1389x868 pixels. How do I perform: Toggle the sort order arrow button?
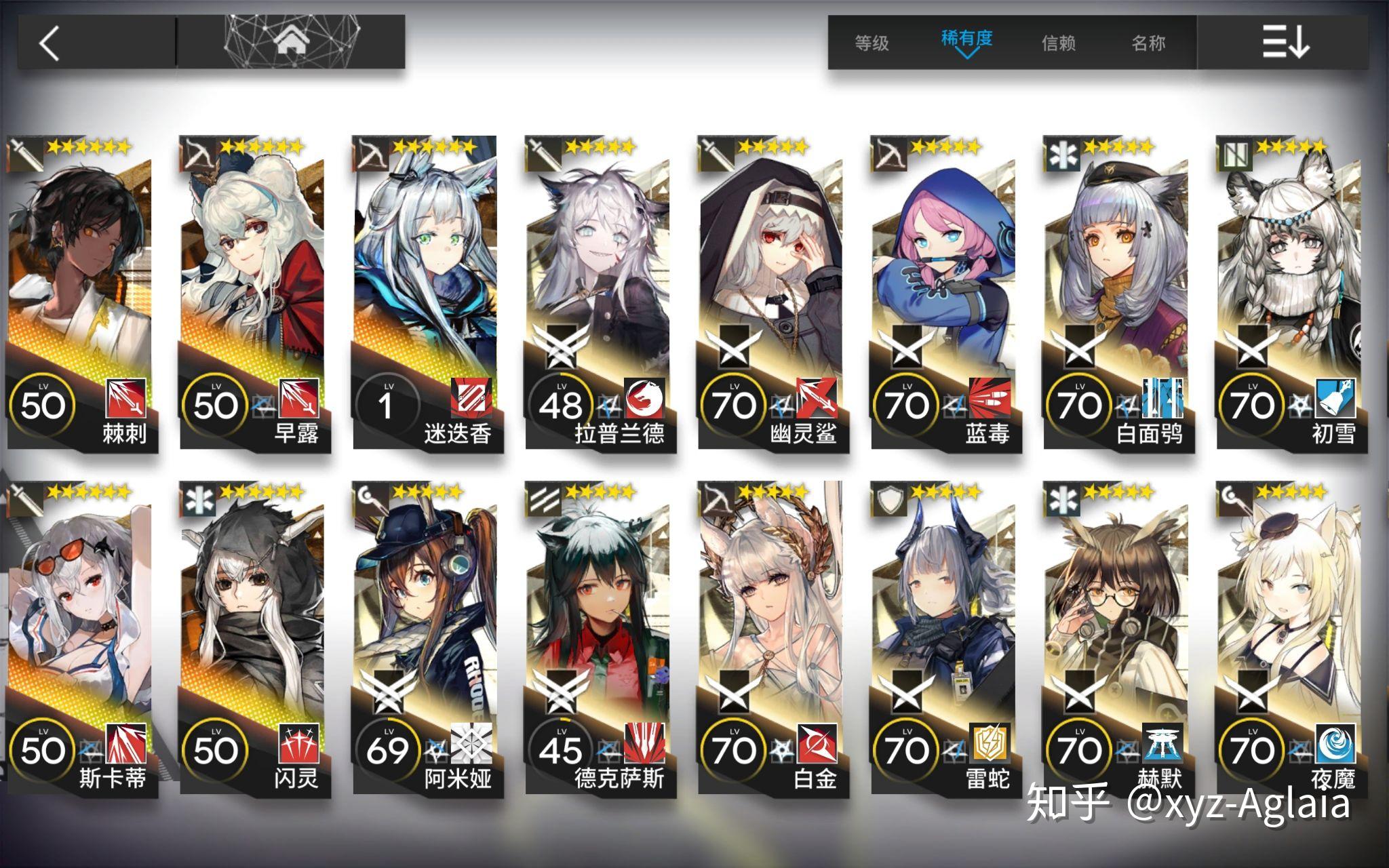point(1284,42)
